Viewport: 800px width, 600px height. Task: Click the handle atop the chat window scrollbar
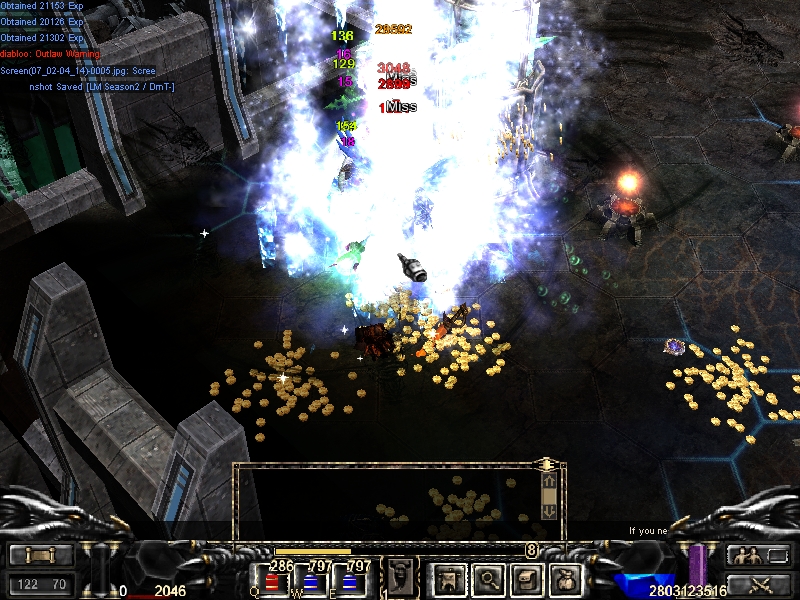[x=547, y=464]
